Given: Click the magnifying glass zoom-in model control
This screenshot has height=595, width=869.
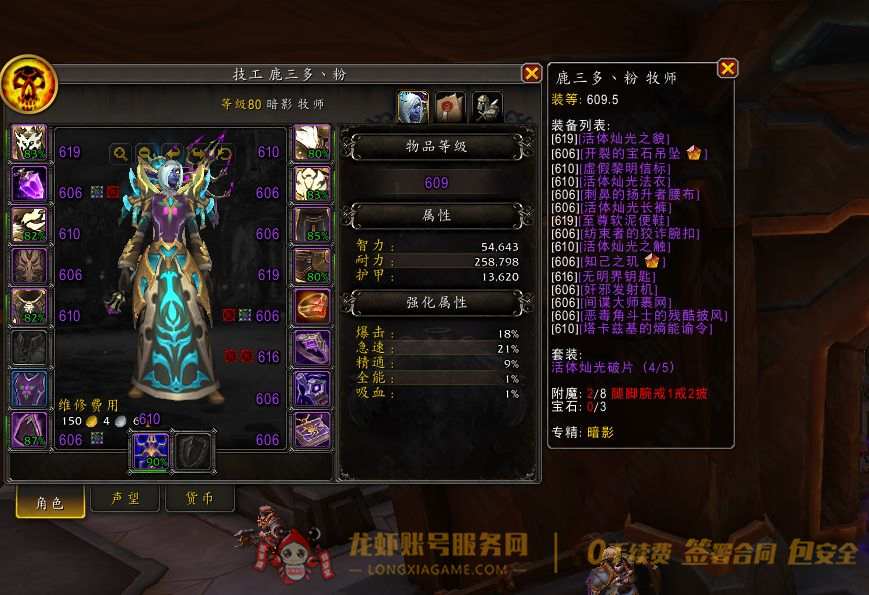Looking at the screenshot, I should pos(120,153).
